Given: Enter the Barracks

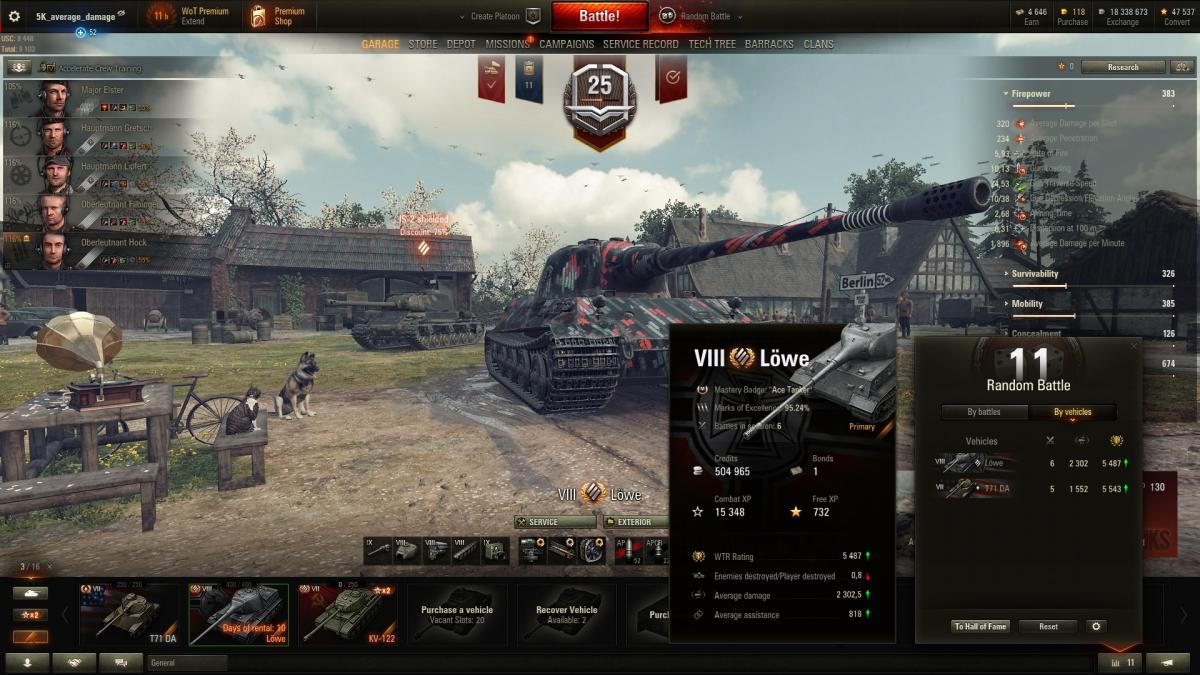Looking at the screenshot, I should tap(769, 44).
